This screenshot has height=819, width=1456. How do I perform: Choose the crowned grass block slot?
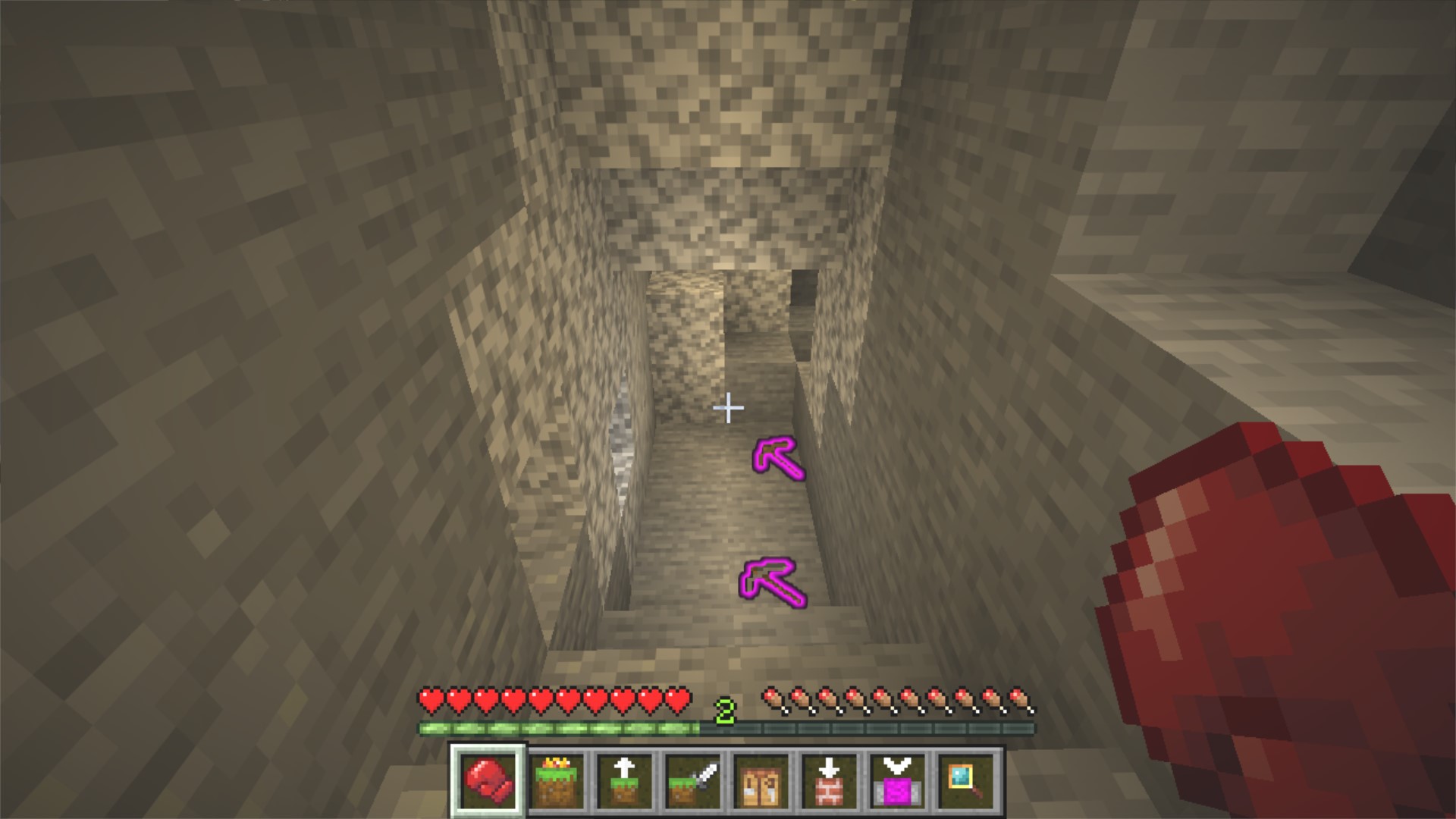tap(557, 781)
